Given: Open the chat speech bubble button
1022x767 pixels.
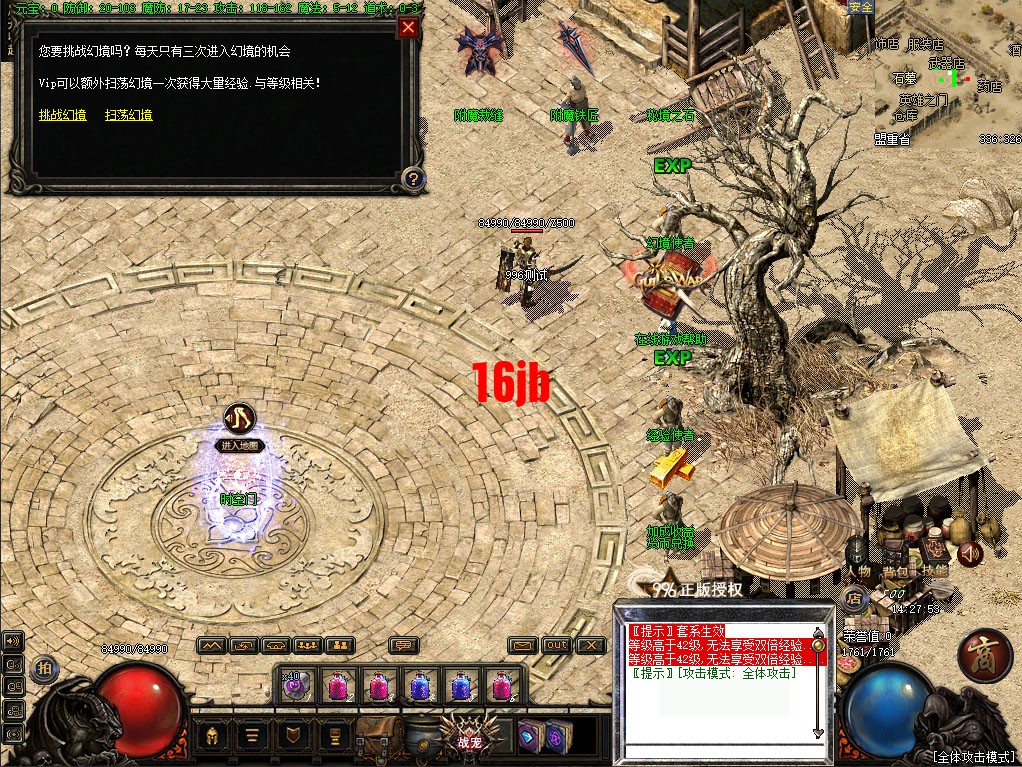Looking at the screenshot, I should tap(404, 646).
